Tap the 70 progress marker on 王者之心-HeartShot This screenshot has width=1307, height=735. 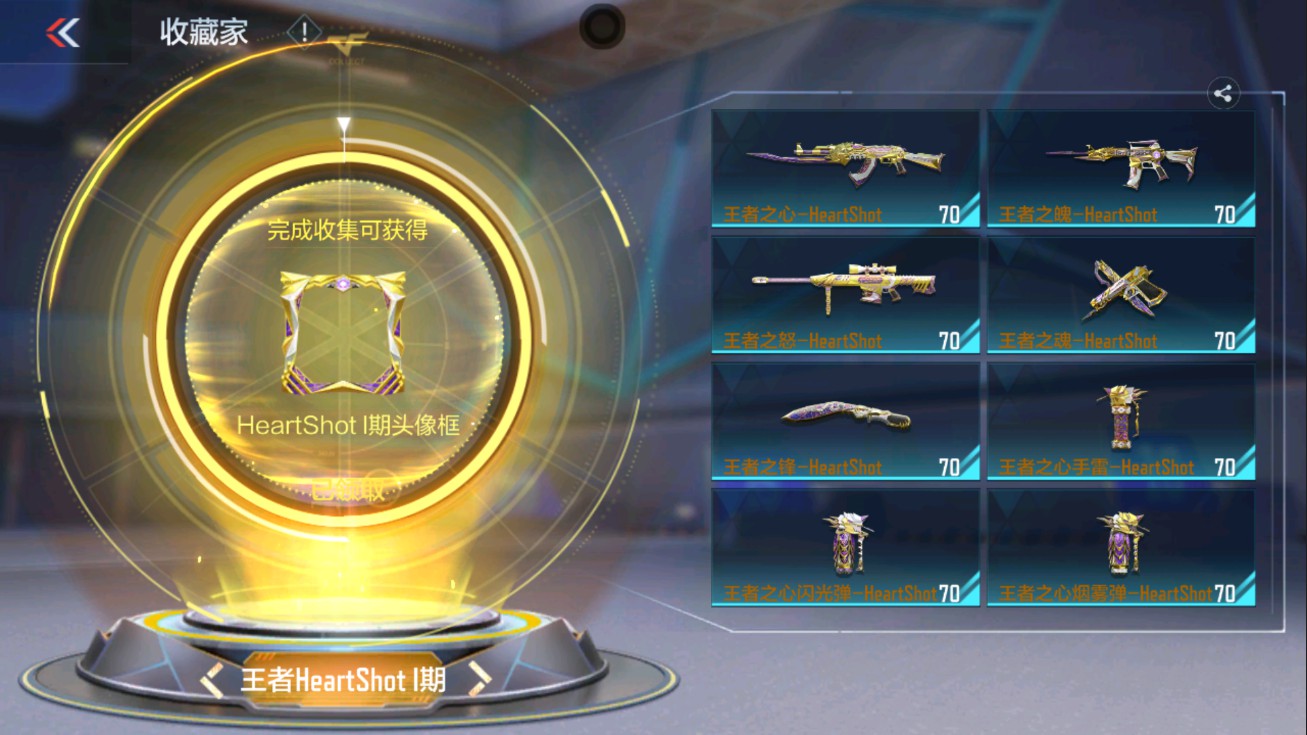[948, 214]
